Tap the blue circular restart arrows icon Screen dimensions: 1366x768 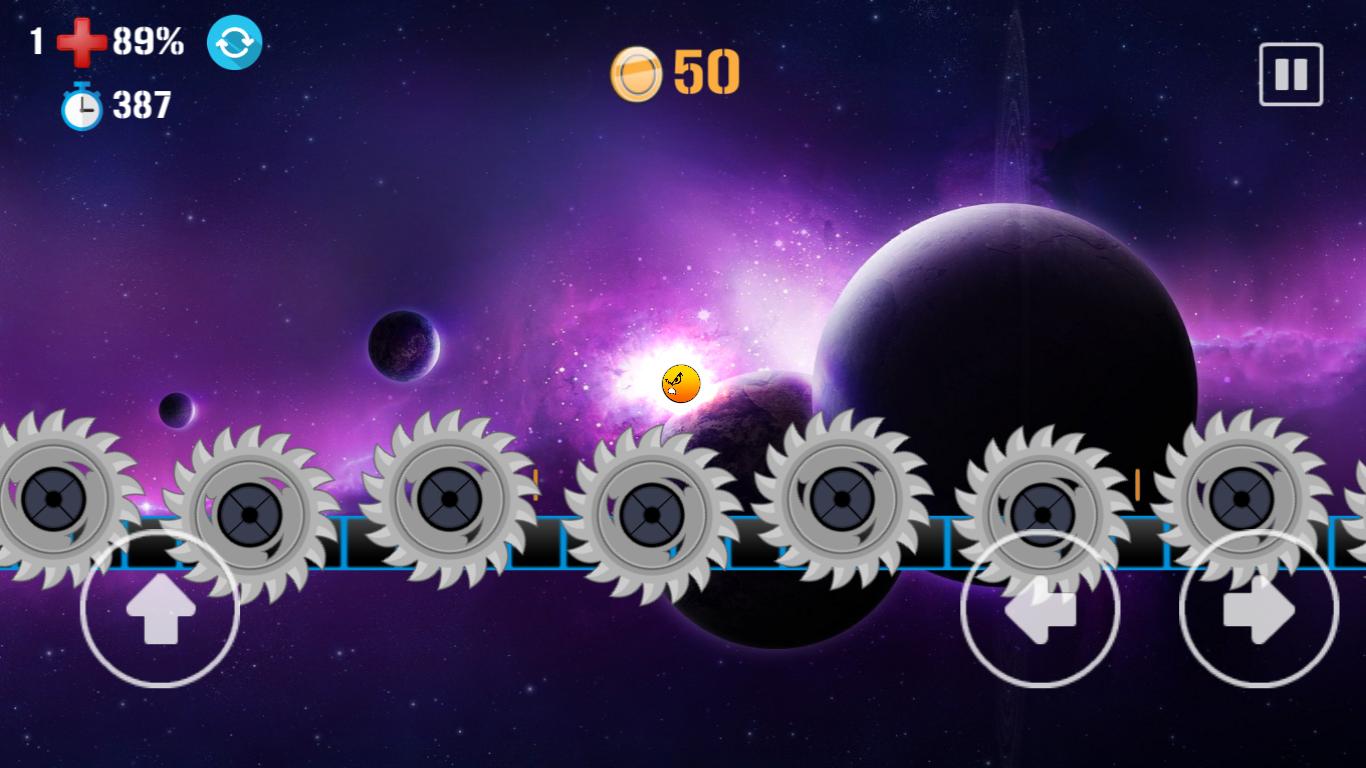point(234,42)
